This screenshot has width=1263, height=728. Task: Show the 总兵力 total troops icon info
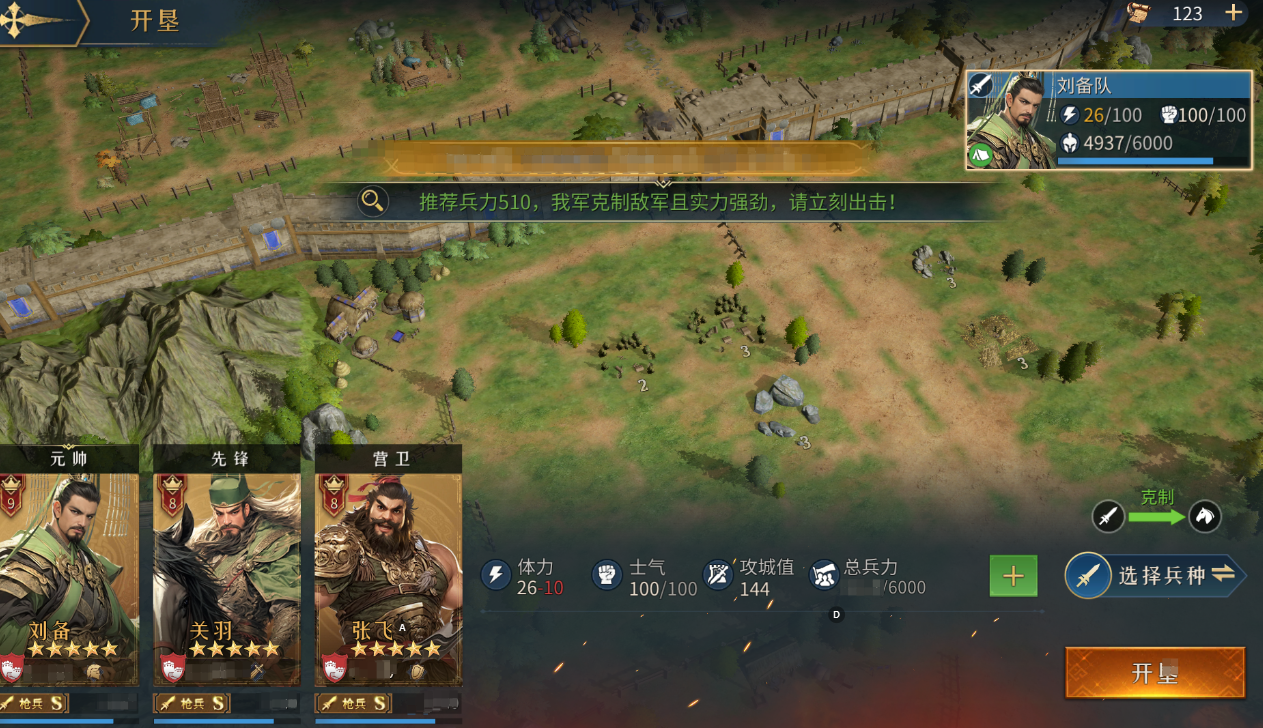click(x=823, y=574)
